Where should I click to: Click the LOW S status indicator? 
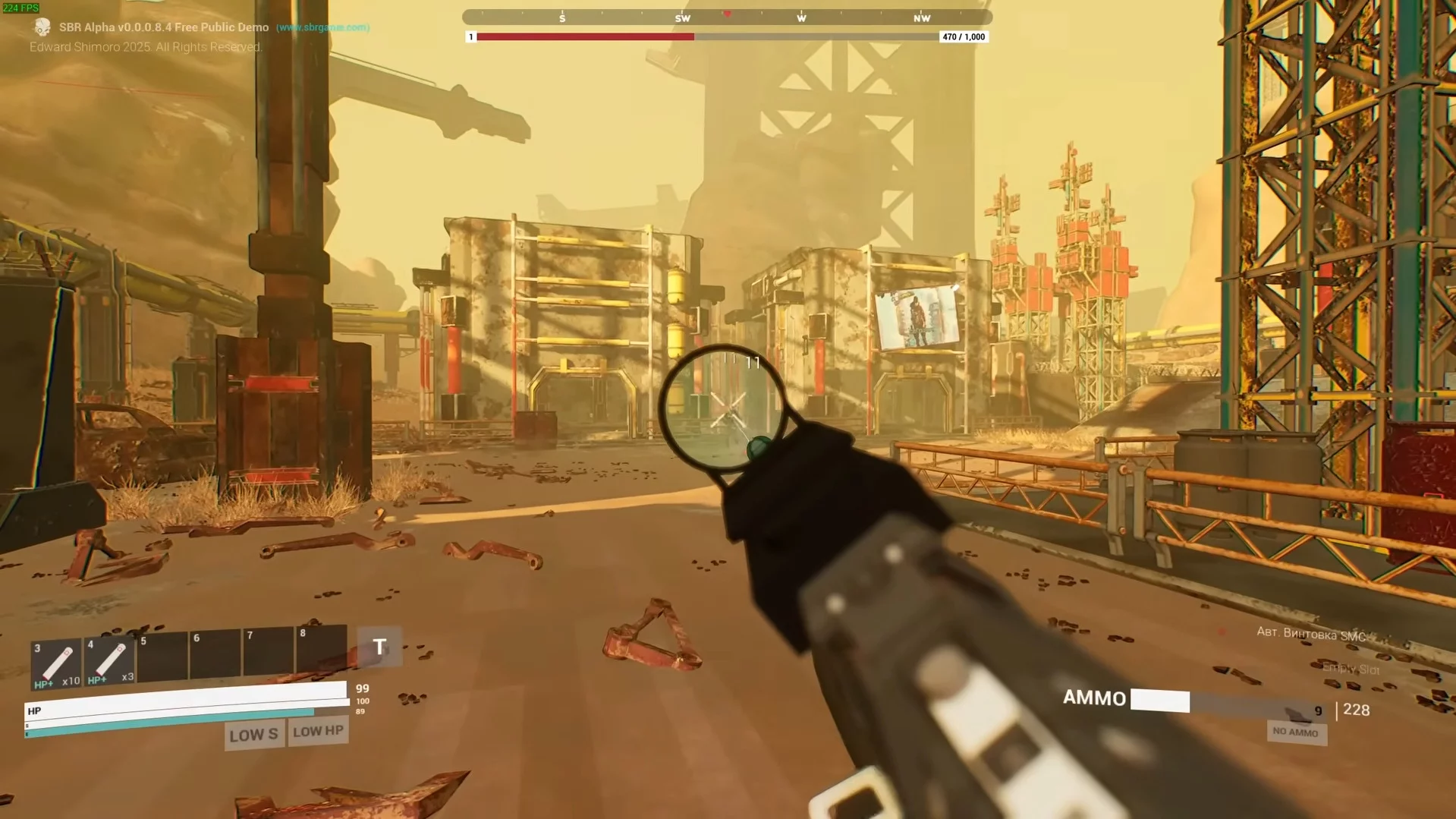(x=254, y=735)
